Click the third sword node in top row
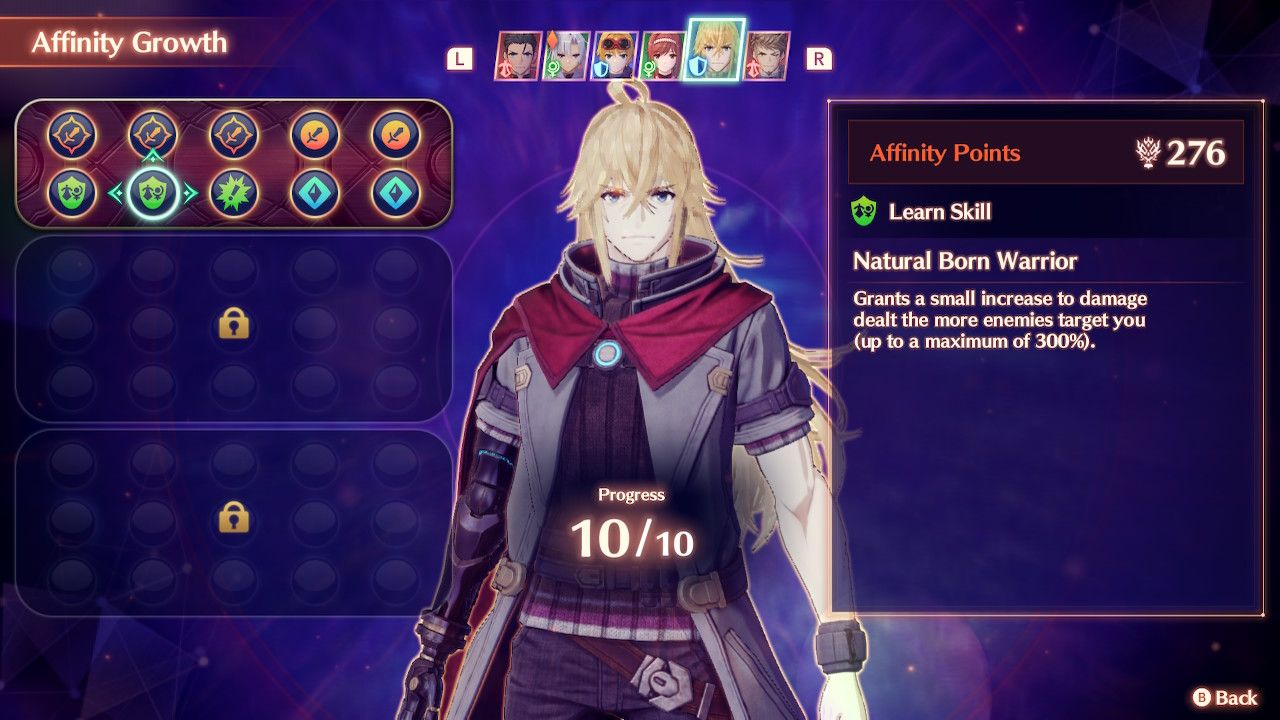The width and height of the screenshot is (1280, 720). pos(232,132)
